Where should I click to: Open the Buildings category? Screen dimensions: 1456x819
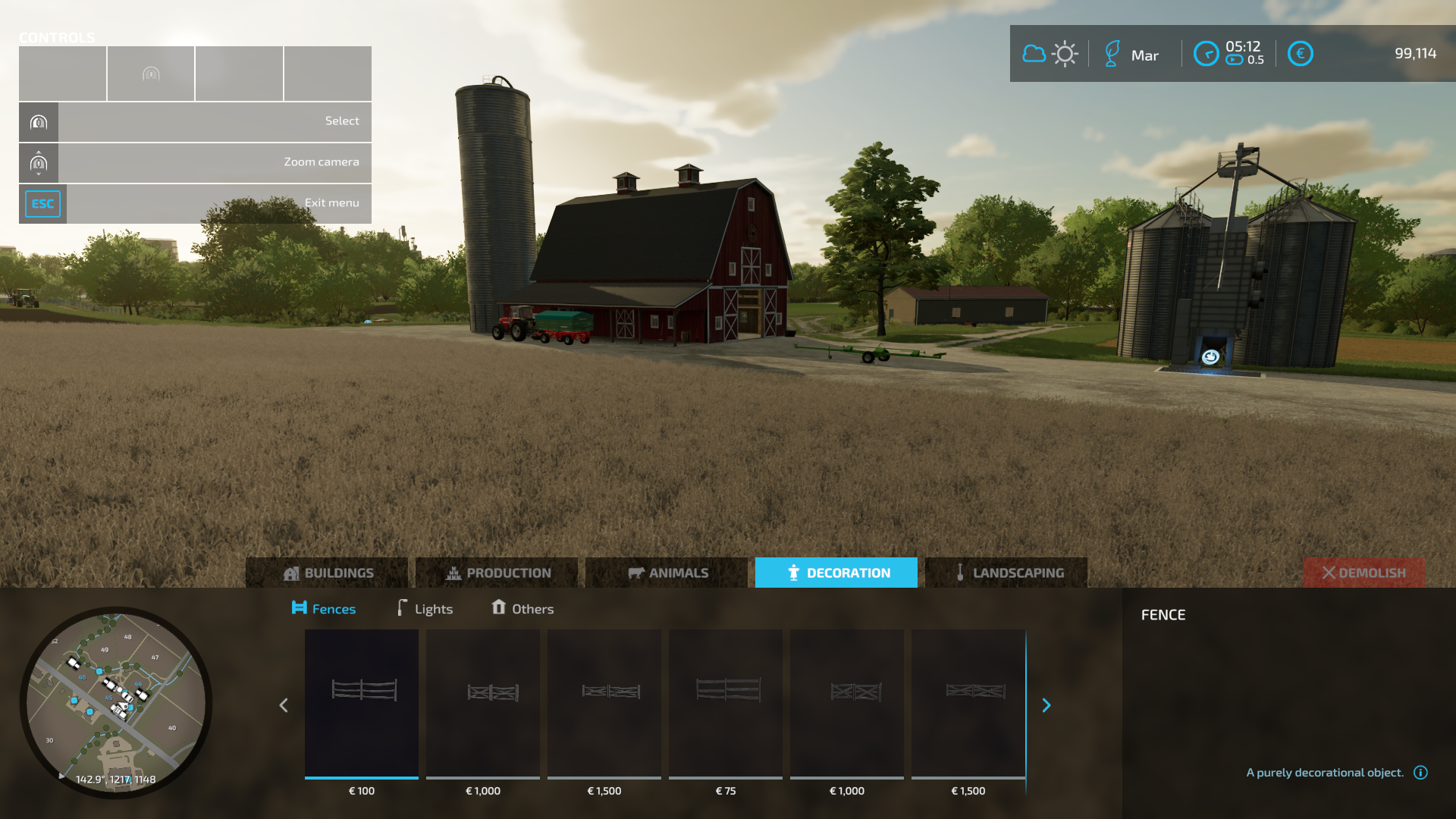click(327, 573)
